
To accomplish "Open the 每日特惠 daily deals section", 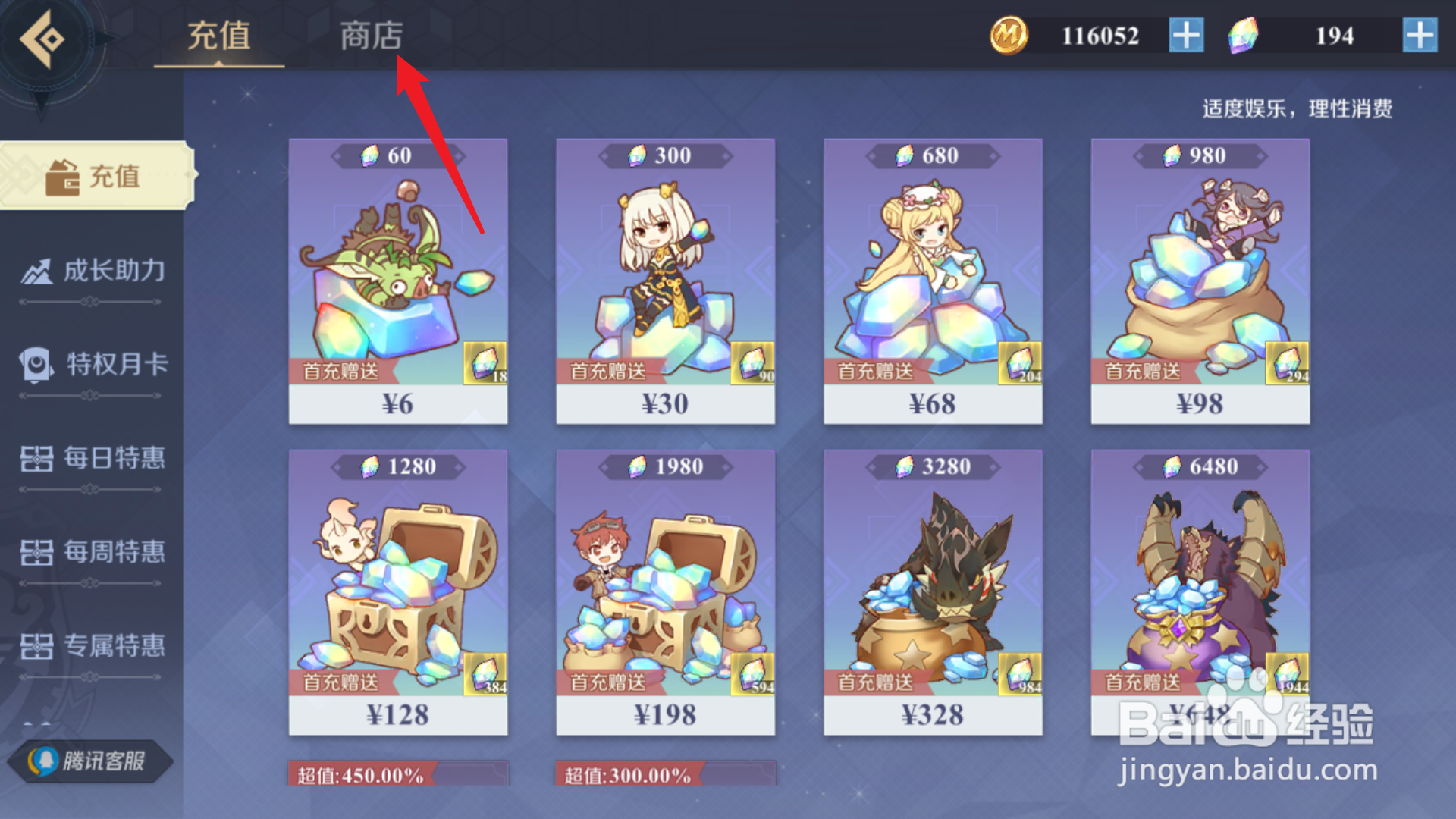I will click(91, 460).
